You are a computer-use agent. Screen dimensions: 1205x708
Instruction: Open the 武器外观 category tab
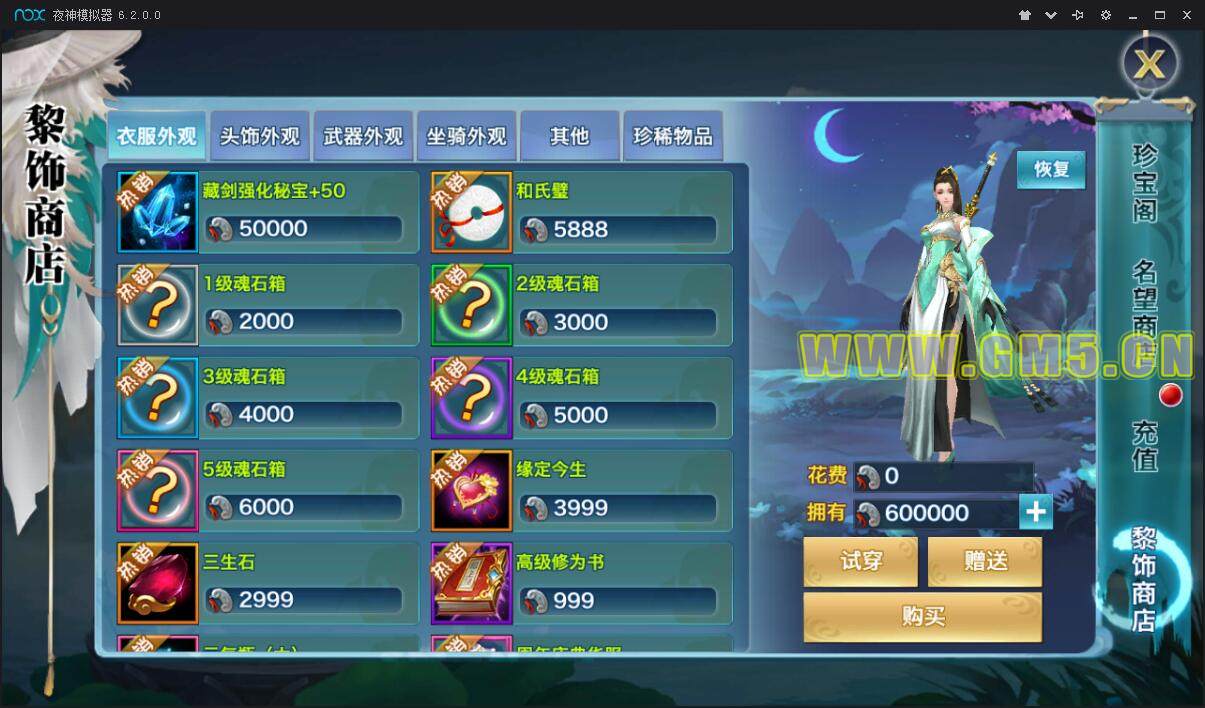[363, 136]
